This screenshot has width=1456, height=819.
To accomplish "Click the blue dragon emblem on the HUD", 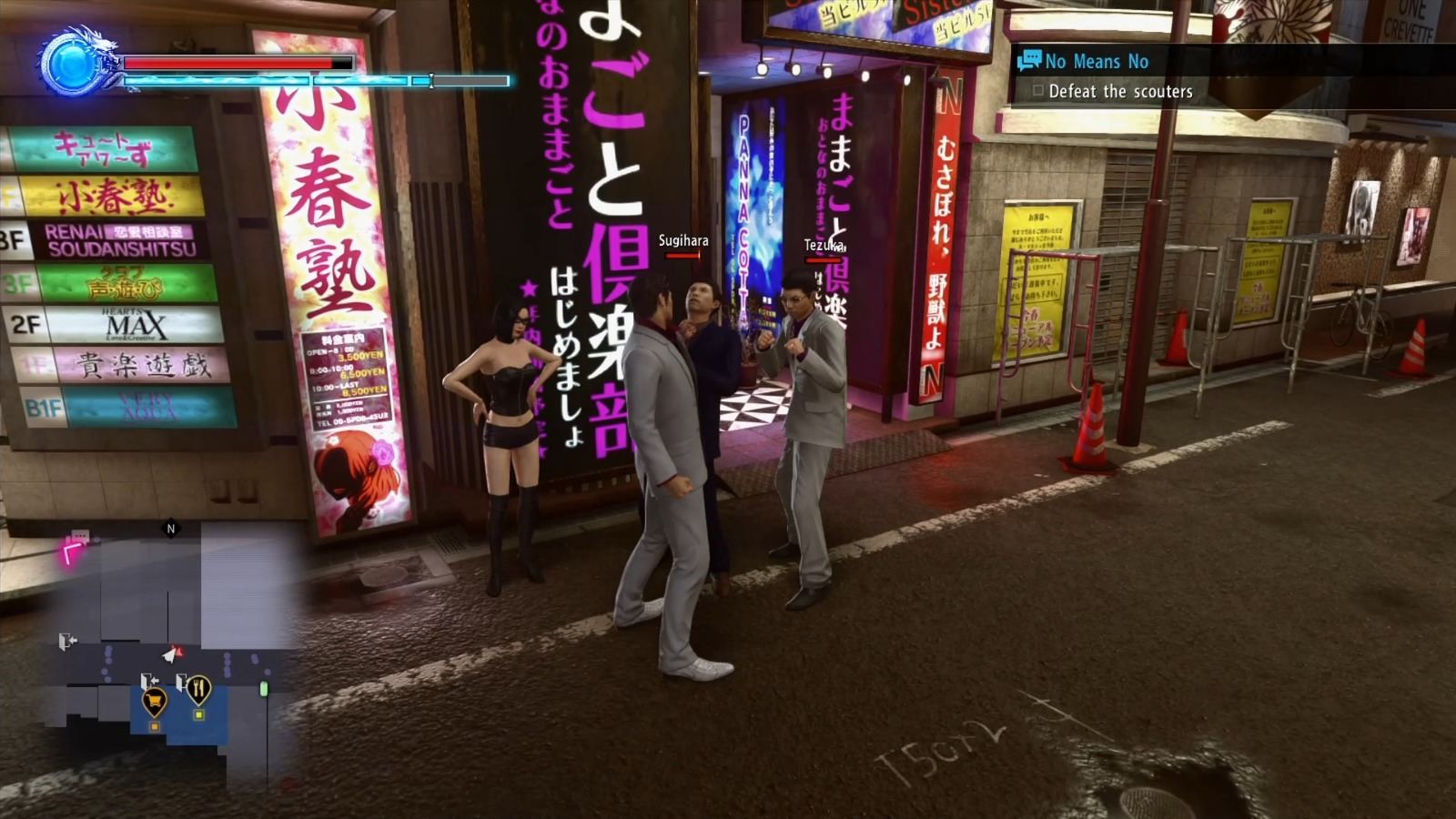I will tap(71, 64).
